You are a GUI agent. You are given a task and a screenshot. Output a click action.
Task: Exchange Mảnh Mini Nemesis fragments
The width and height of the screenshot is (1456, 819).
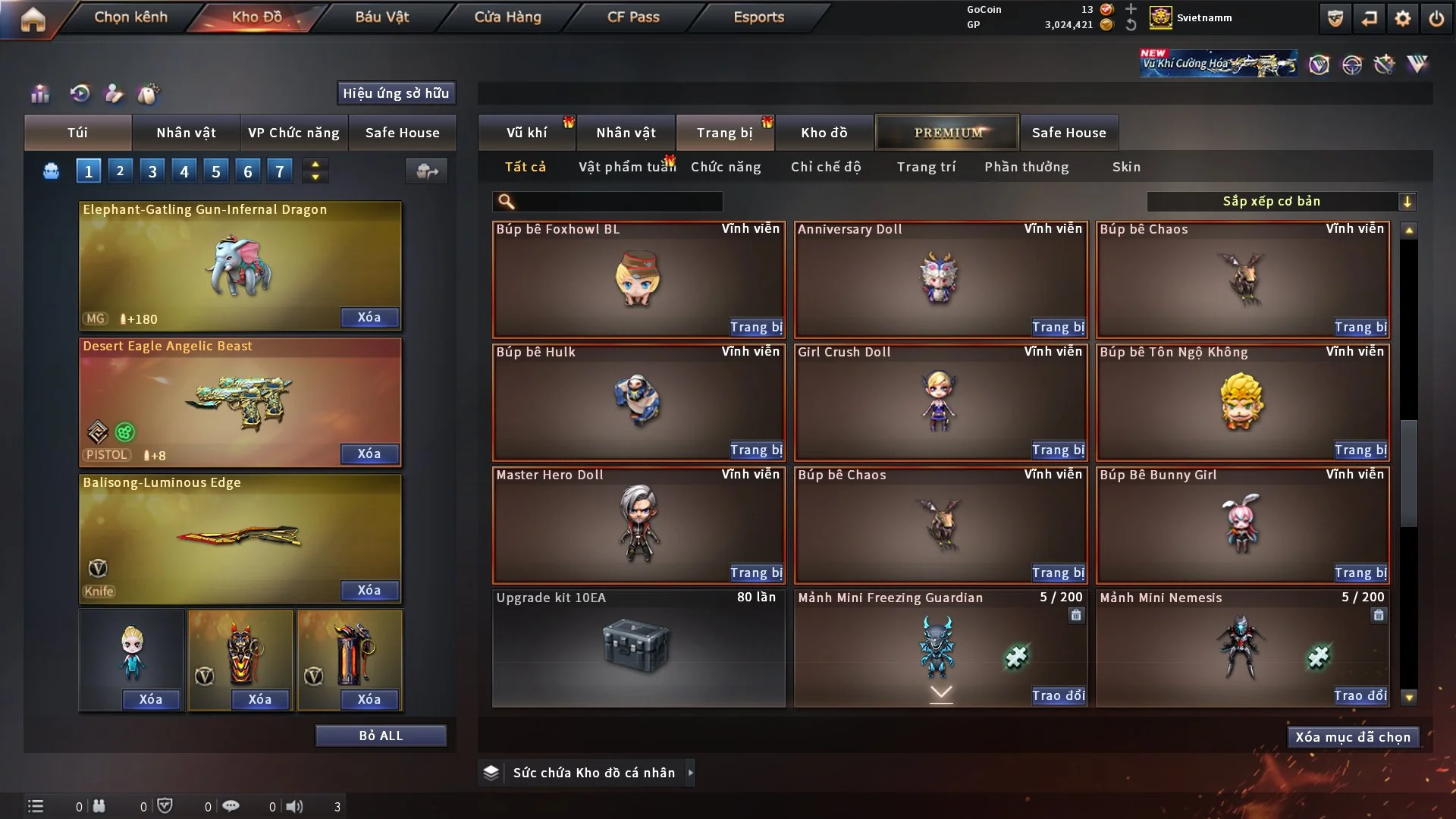[1360, 695]
